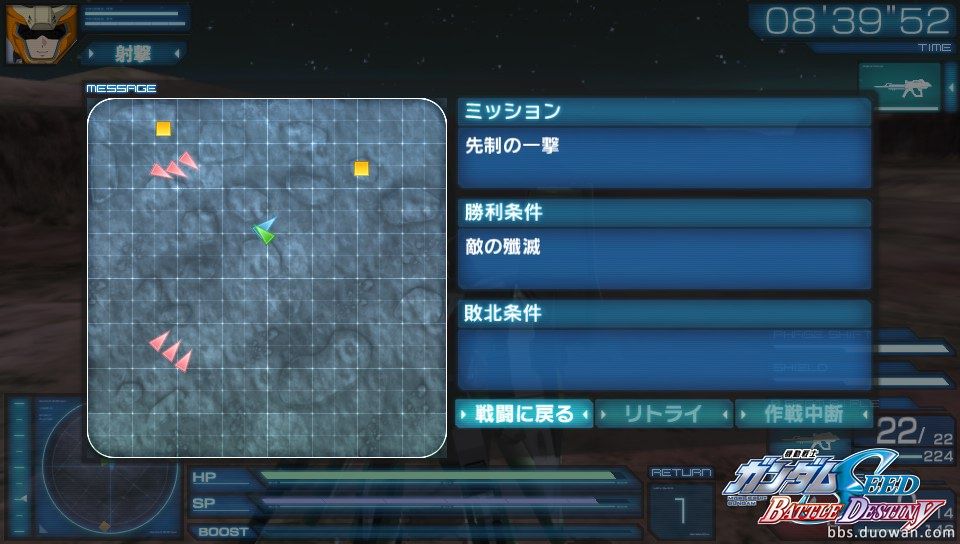Click the green player arrow on map
Image resolution: width=960 pixels, height=544 pixels.
pyautogui.click(x=263, y=235)
